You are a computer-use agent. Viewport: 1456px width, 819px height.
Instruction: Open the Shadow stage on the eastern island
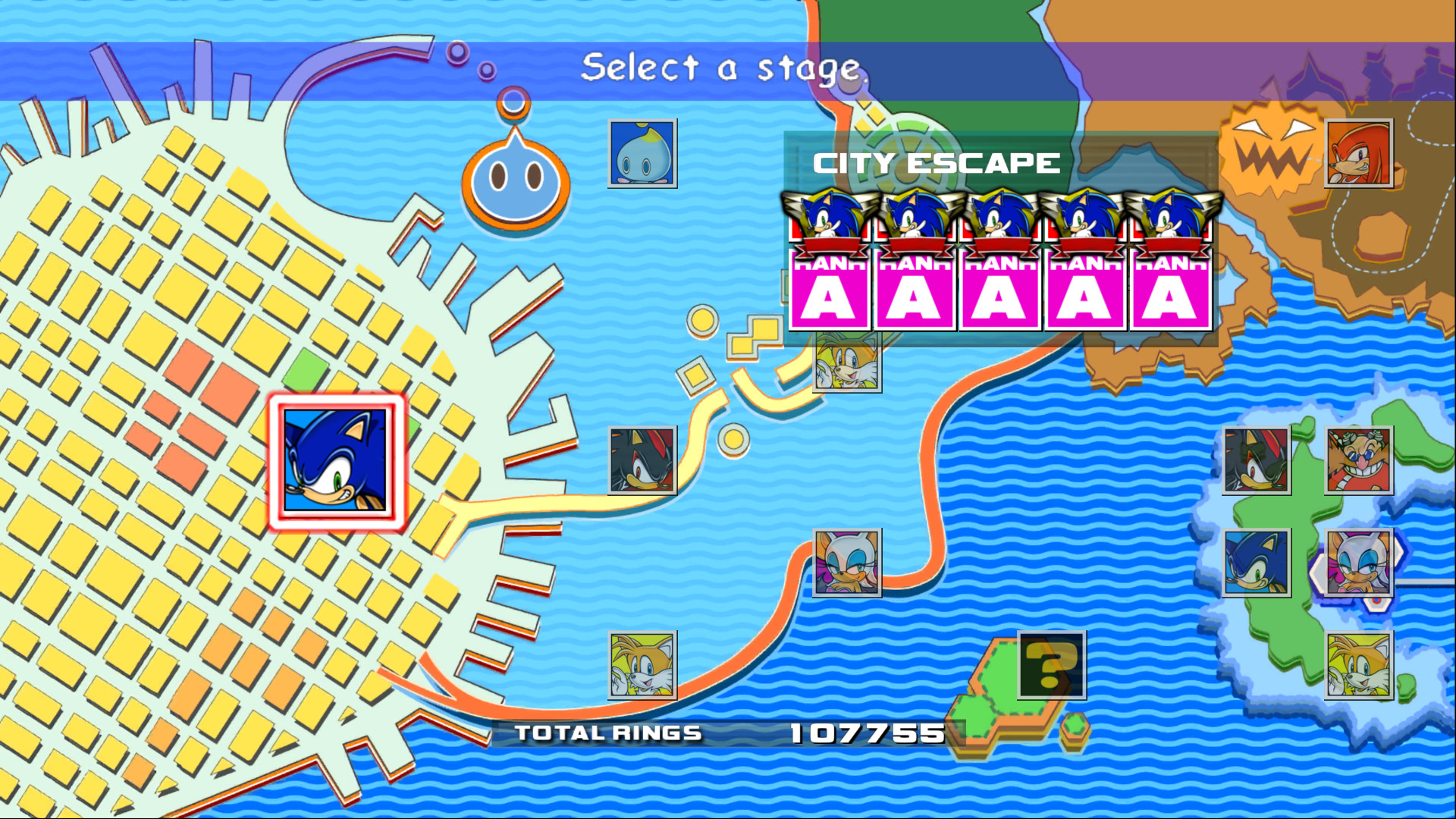(x=1255, y=460)
